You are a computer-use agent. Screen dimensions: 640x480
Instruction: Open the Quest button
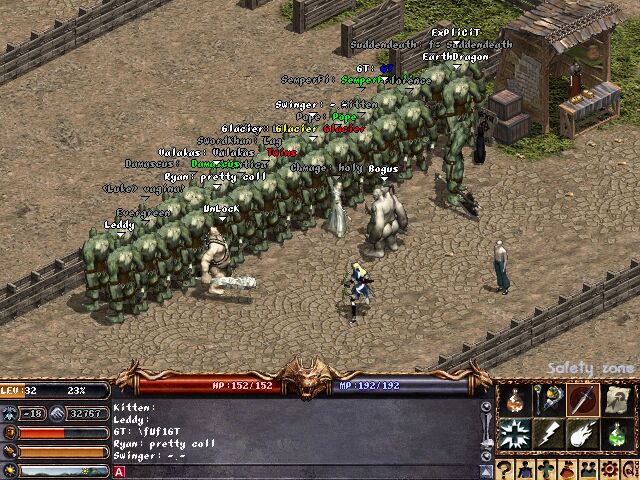(629, 469)
